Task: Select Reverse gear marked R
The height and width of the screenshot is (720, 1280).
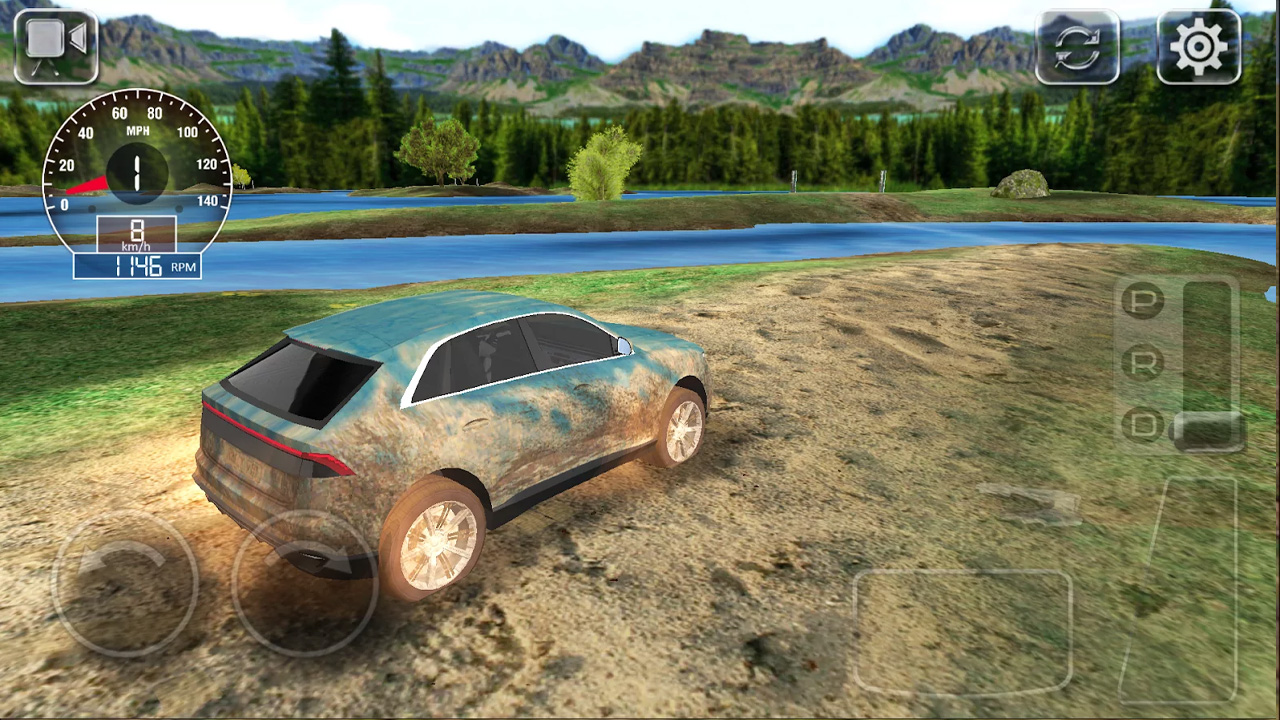Action: [1141, 363]
